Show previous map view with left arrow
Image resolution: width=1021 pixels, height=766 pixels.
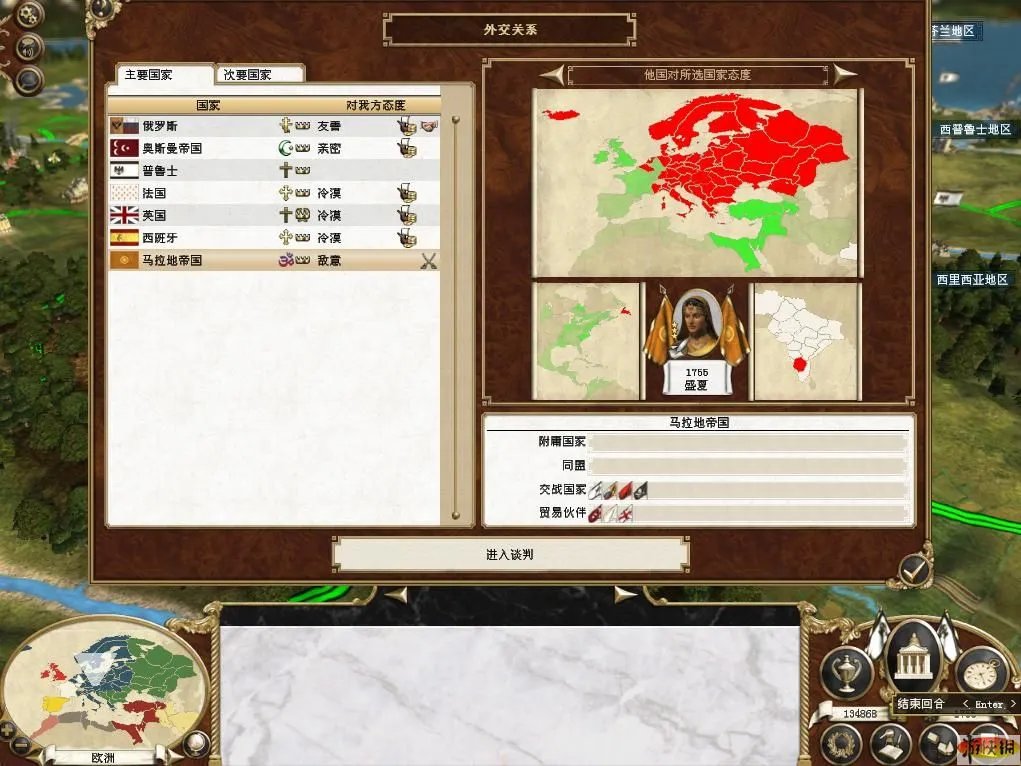coord(552,75)
